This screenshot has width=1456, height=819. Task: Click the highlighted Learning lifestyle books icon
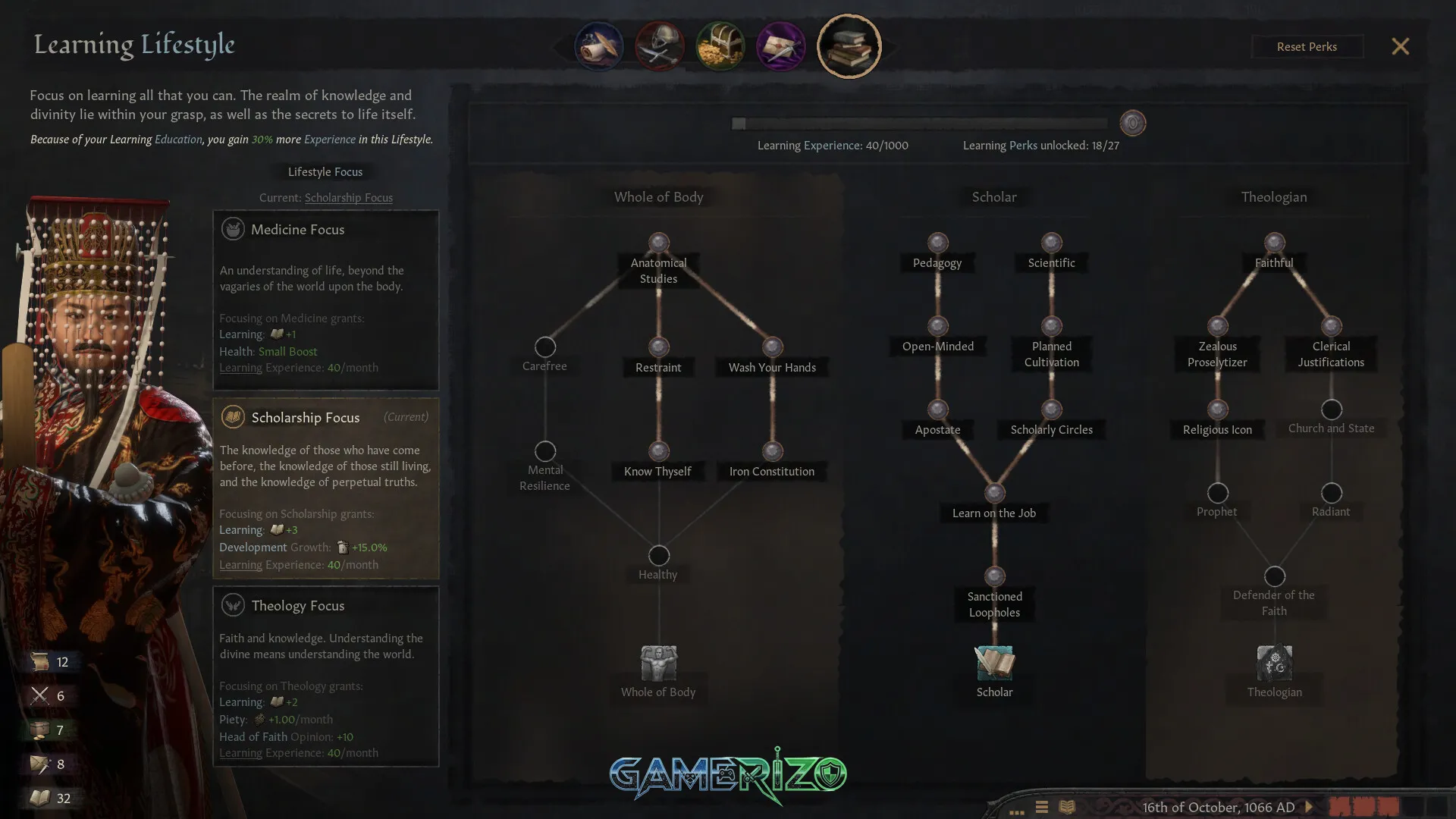click(849, 45)
